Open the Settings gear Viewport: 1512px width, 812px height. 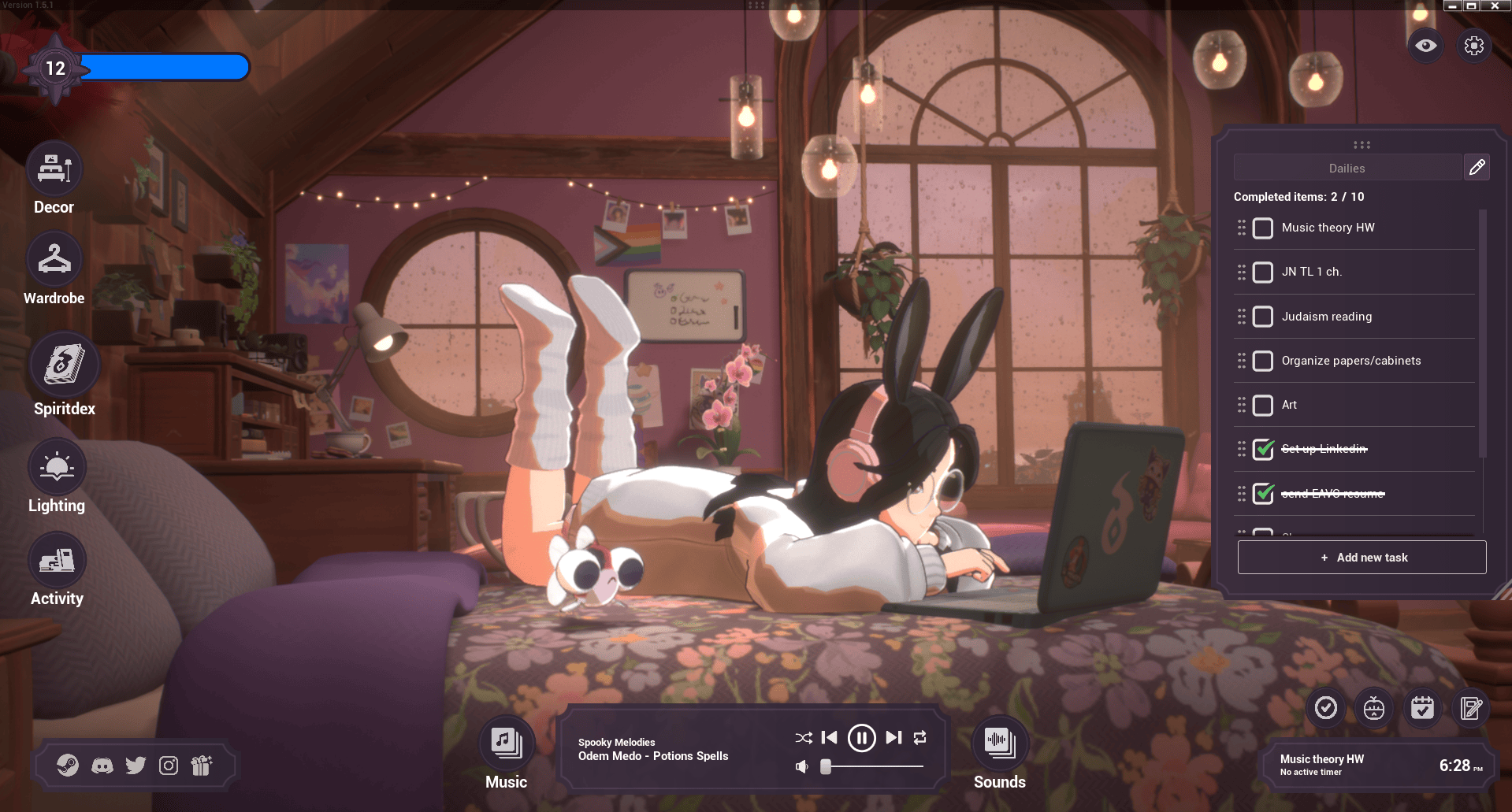pyautogui.click(x=1474, y=45)
